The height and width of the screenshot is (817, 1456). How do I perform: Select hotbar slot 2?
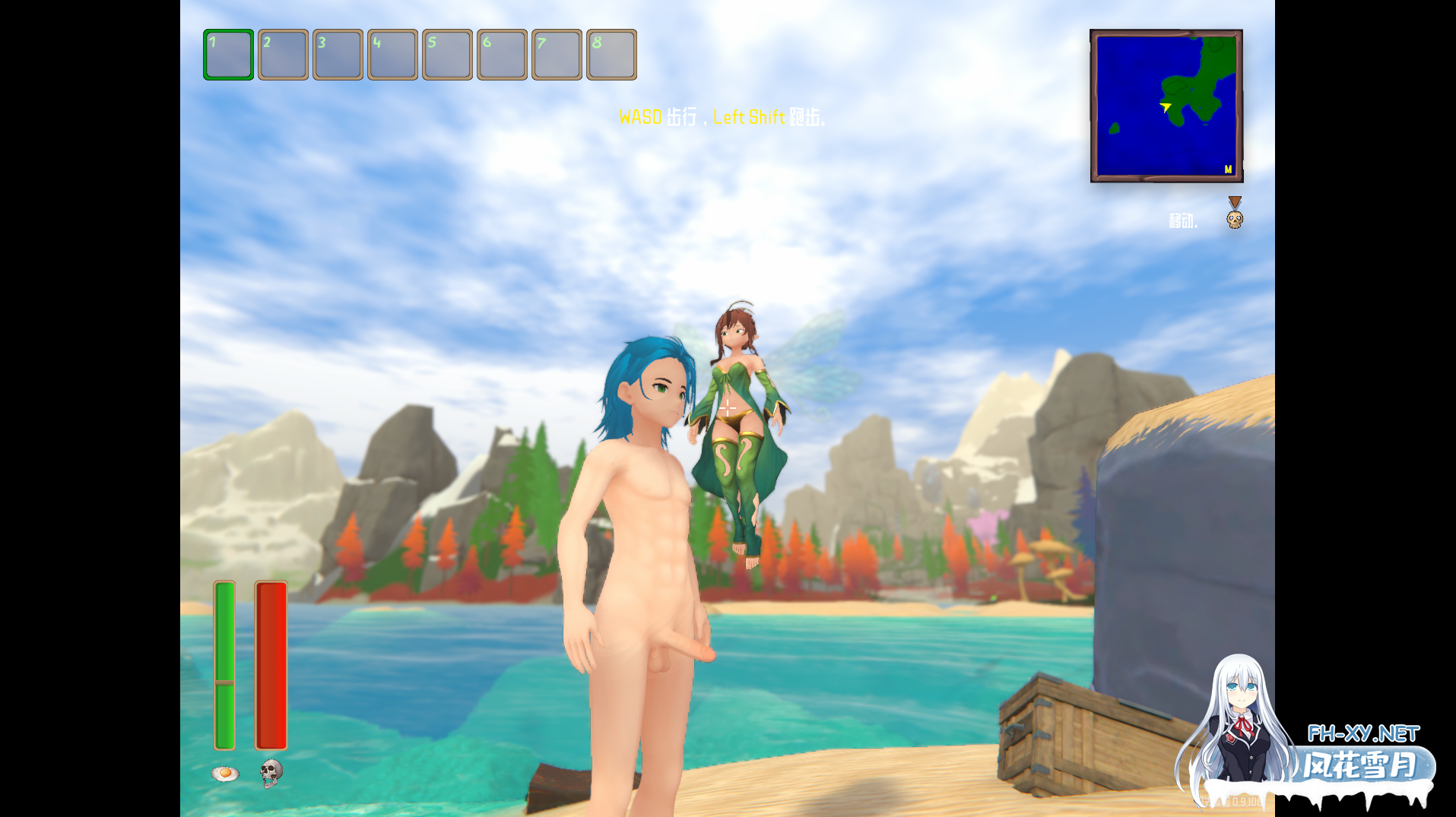click(x=282, y=54)
